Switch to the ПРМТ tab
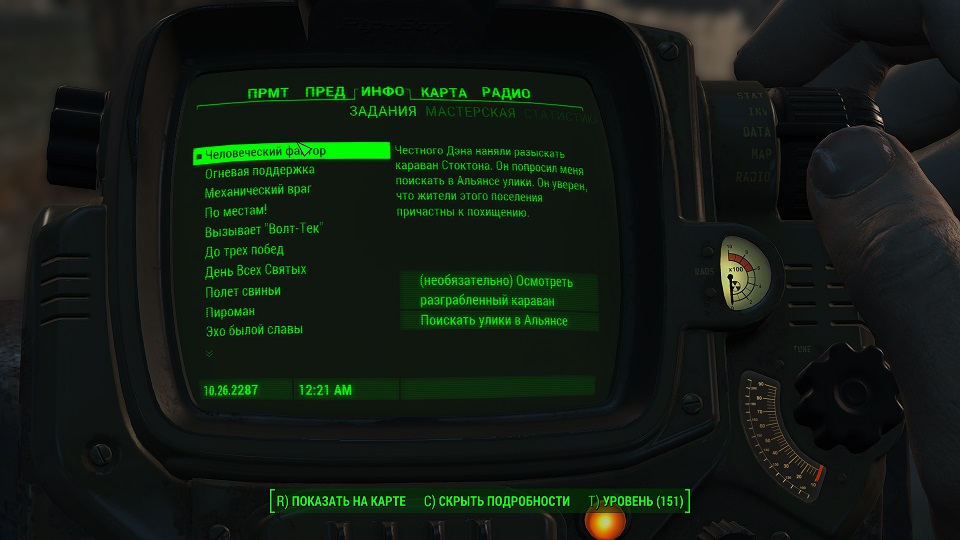This screenshot has width=960, height=540. (x=268, y=93)
